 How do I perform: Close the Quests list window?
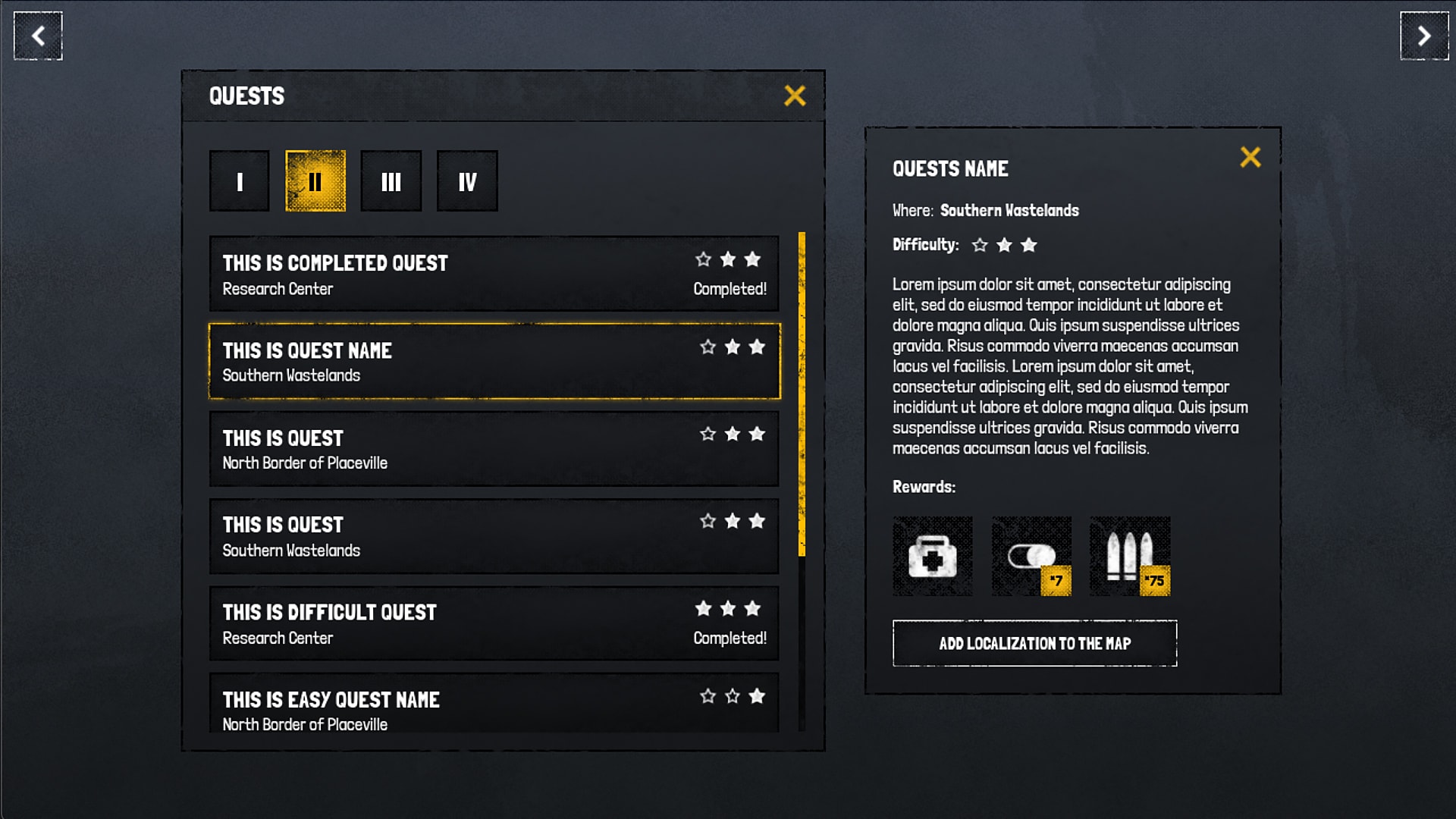coord(795,96)
